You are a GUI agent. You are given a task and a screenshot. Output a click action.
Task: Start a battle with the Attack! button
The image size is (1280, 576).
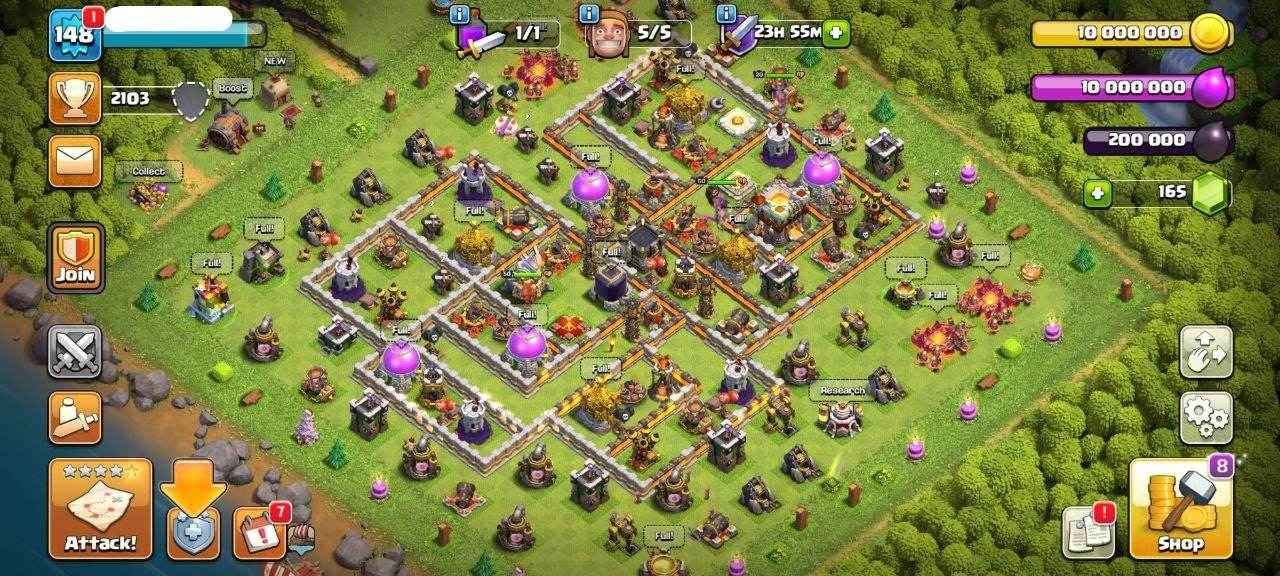click(100, 508)
